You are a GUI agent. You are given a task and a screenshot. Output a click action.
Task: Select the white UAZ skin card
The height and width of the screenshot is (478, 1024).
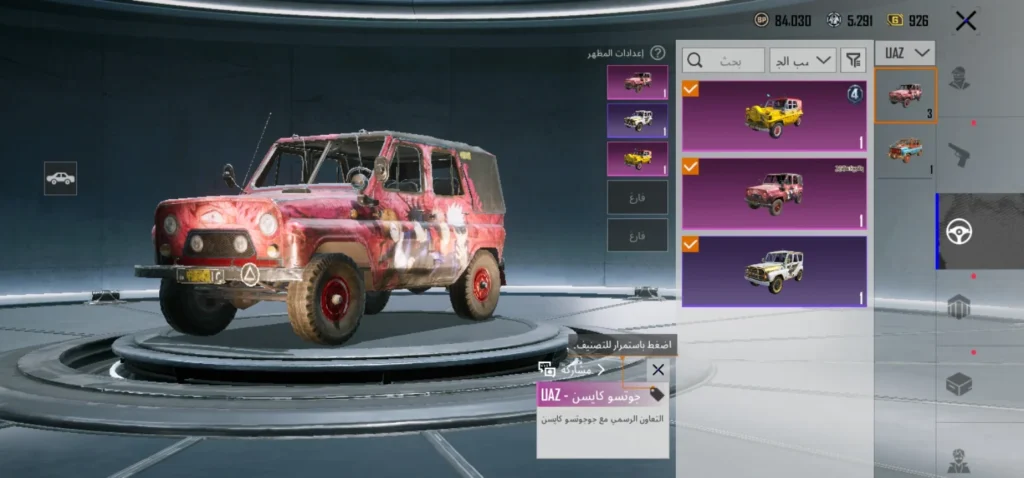(774, 270)
